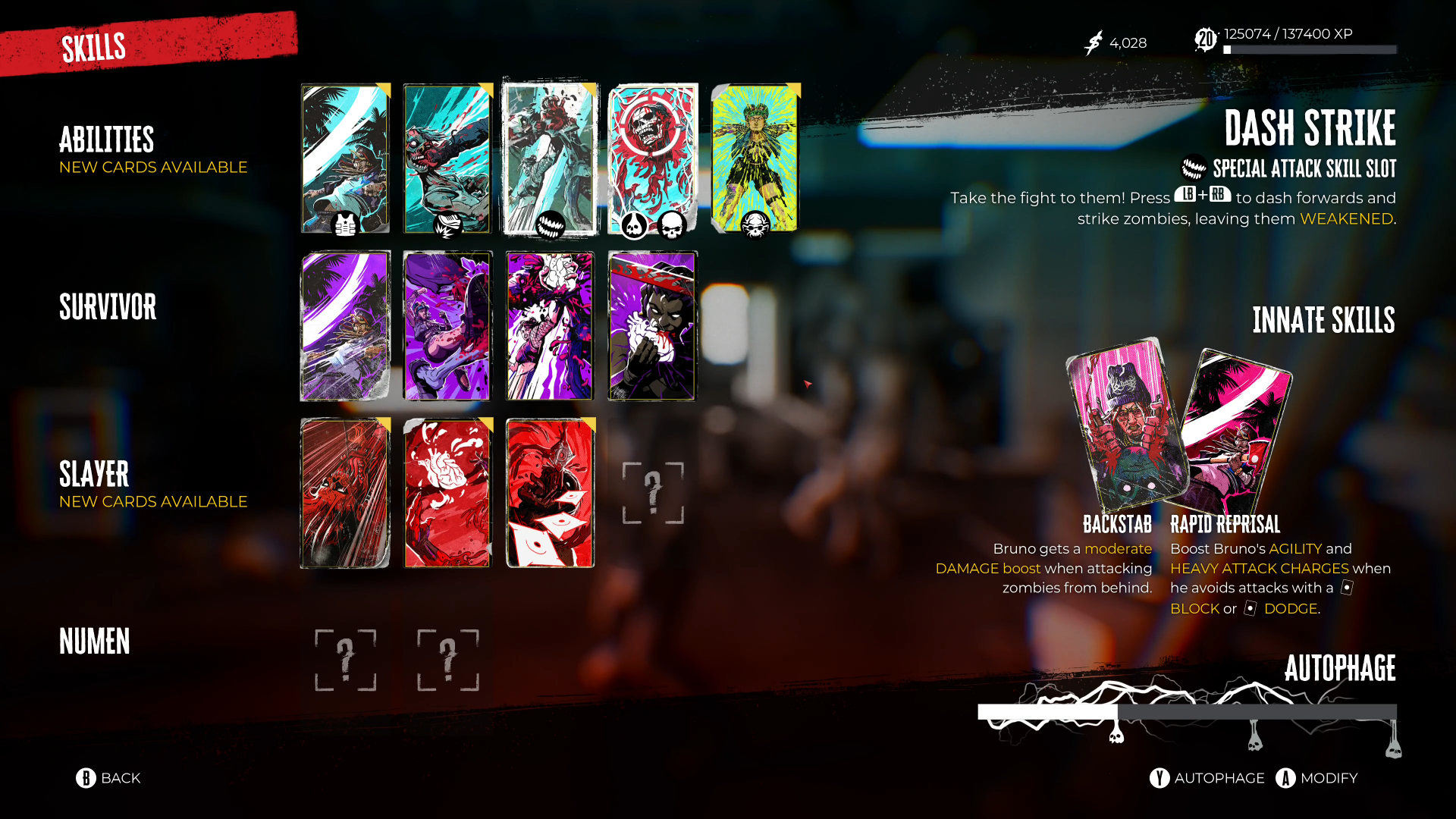Viewport: 1456px width, 819px height.
Task: Select the purple palm-tree slash Survivor card
Action: point(345,325)
